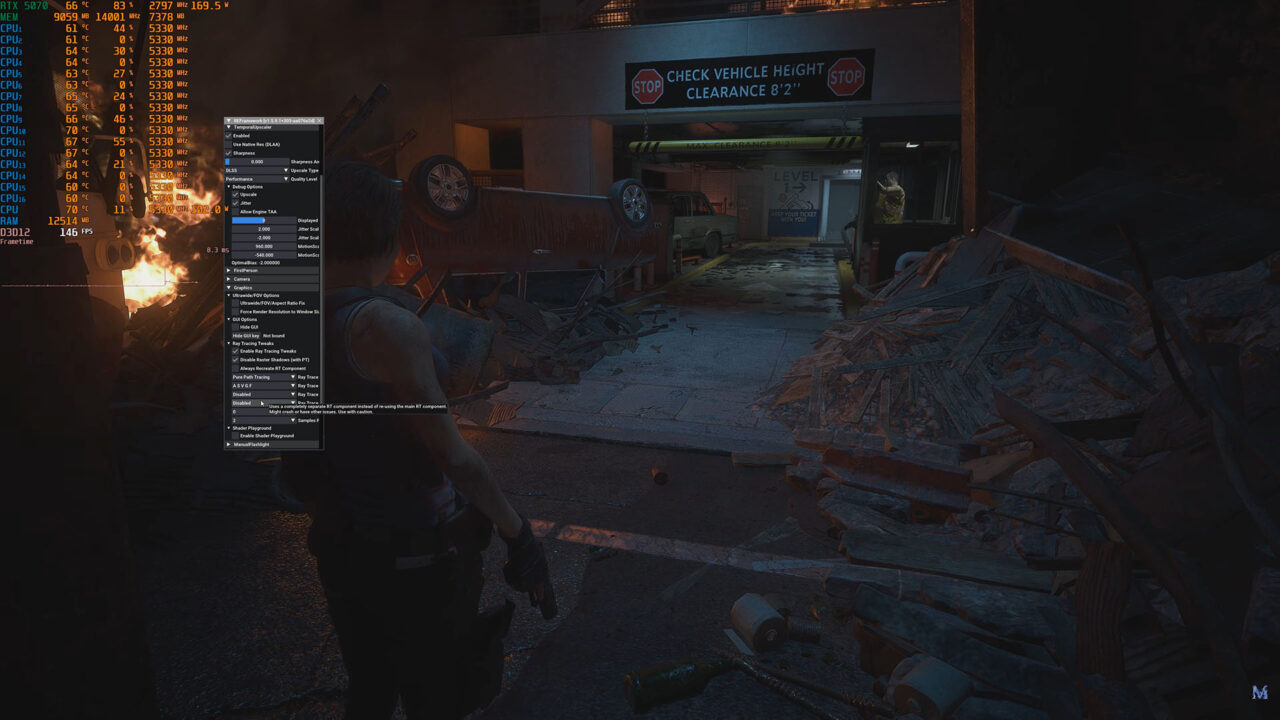This screenshot has height=720, width=1280.
Task: Collapse the TemporalUpscaler section
Action: point(229,128)
